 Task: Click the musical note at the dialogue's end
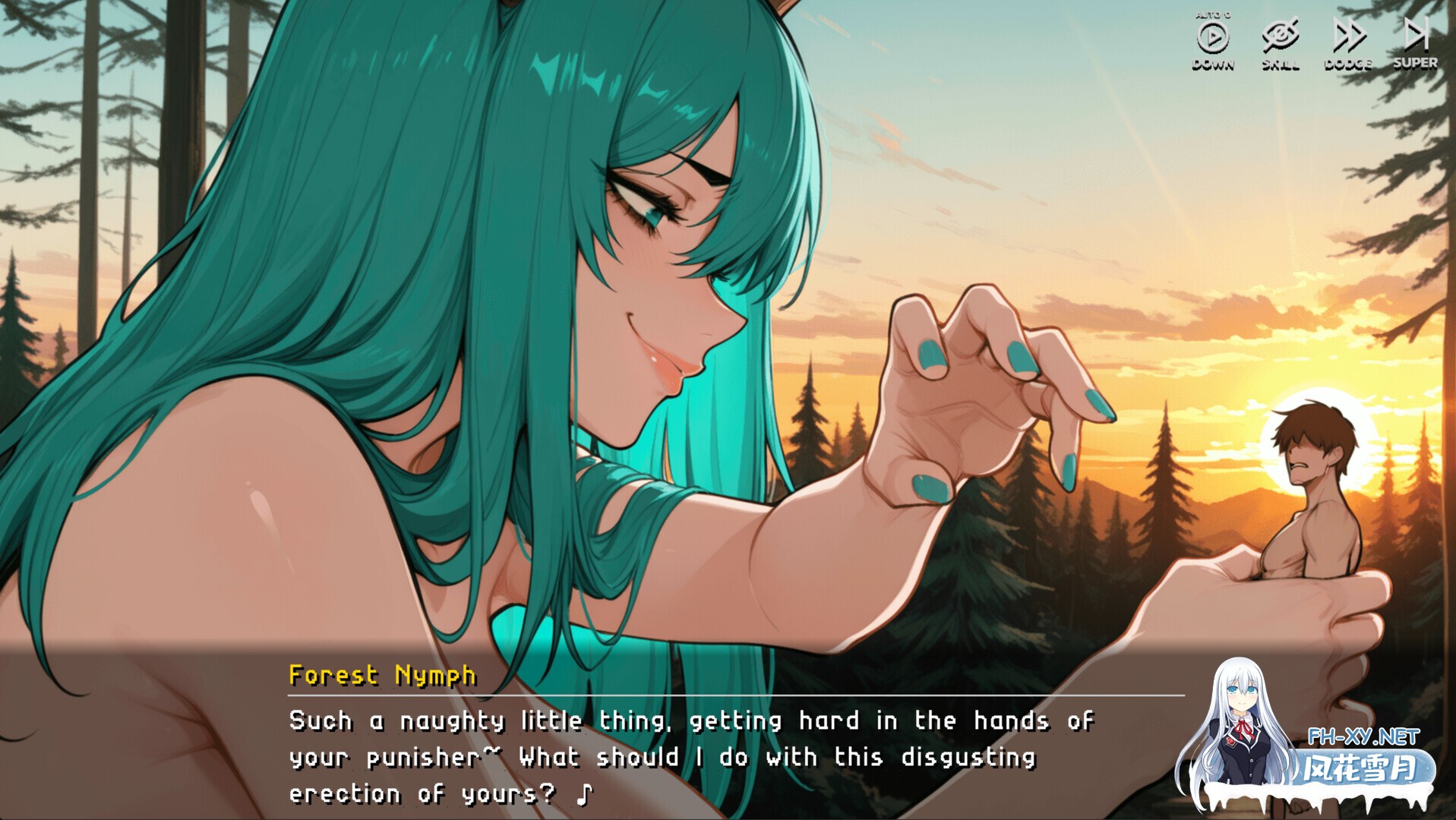[x=584, y=794]
